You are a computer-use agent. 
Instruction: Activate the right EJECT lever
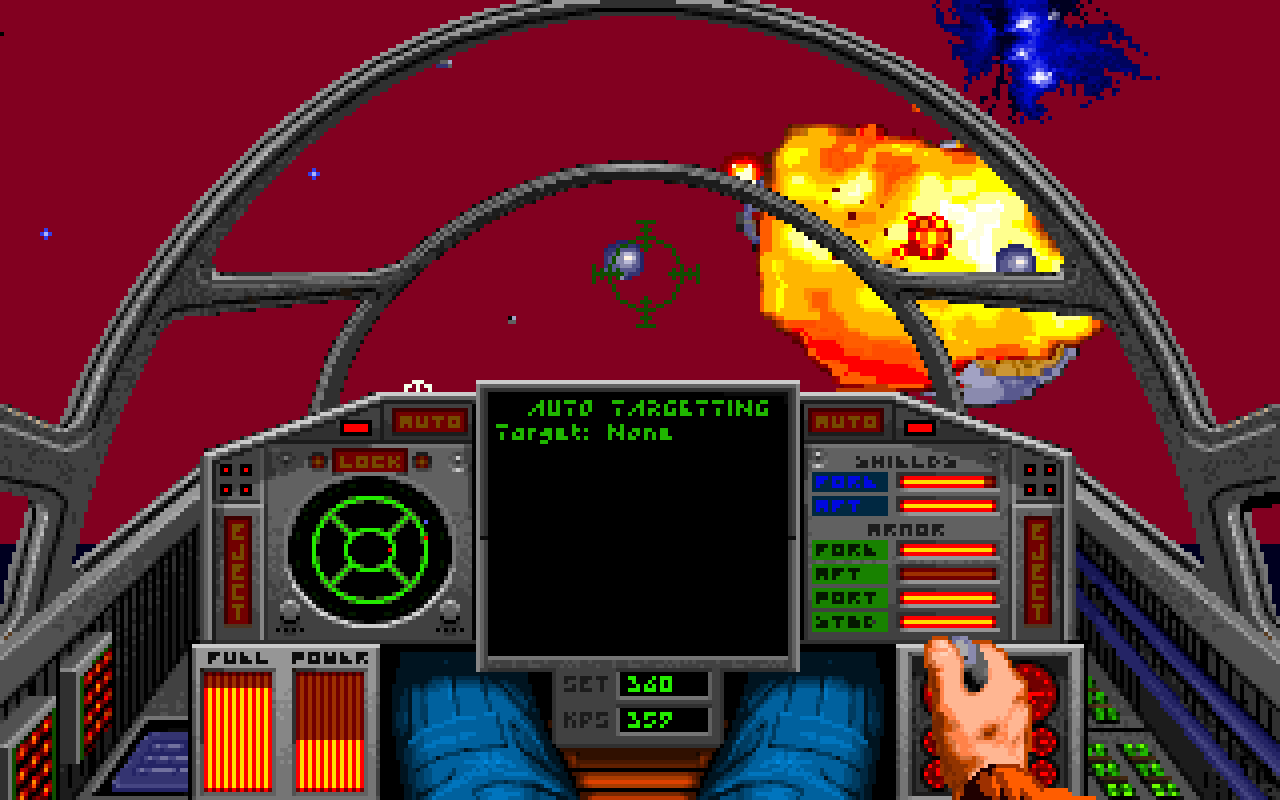1038,570
